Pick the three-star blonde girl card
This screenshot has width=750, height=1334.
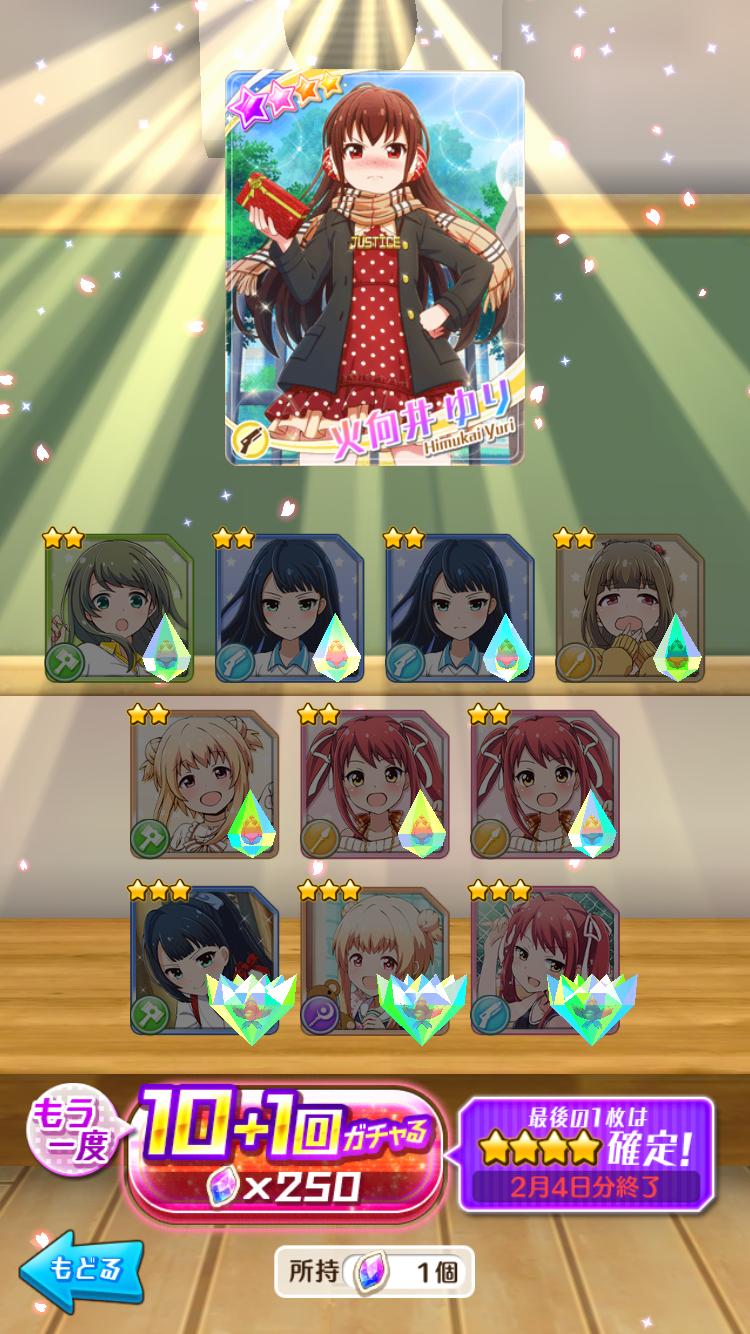[375, 960]
